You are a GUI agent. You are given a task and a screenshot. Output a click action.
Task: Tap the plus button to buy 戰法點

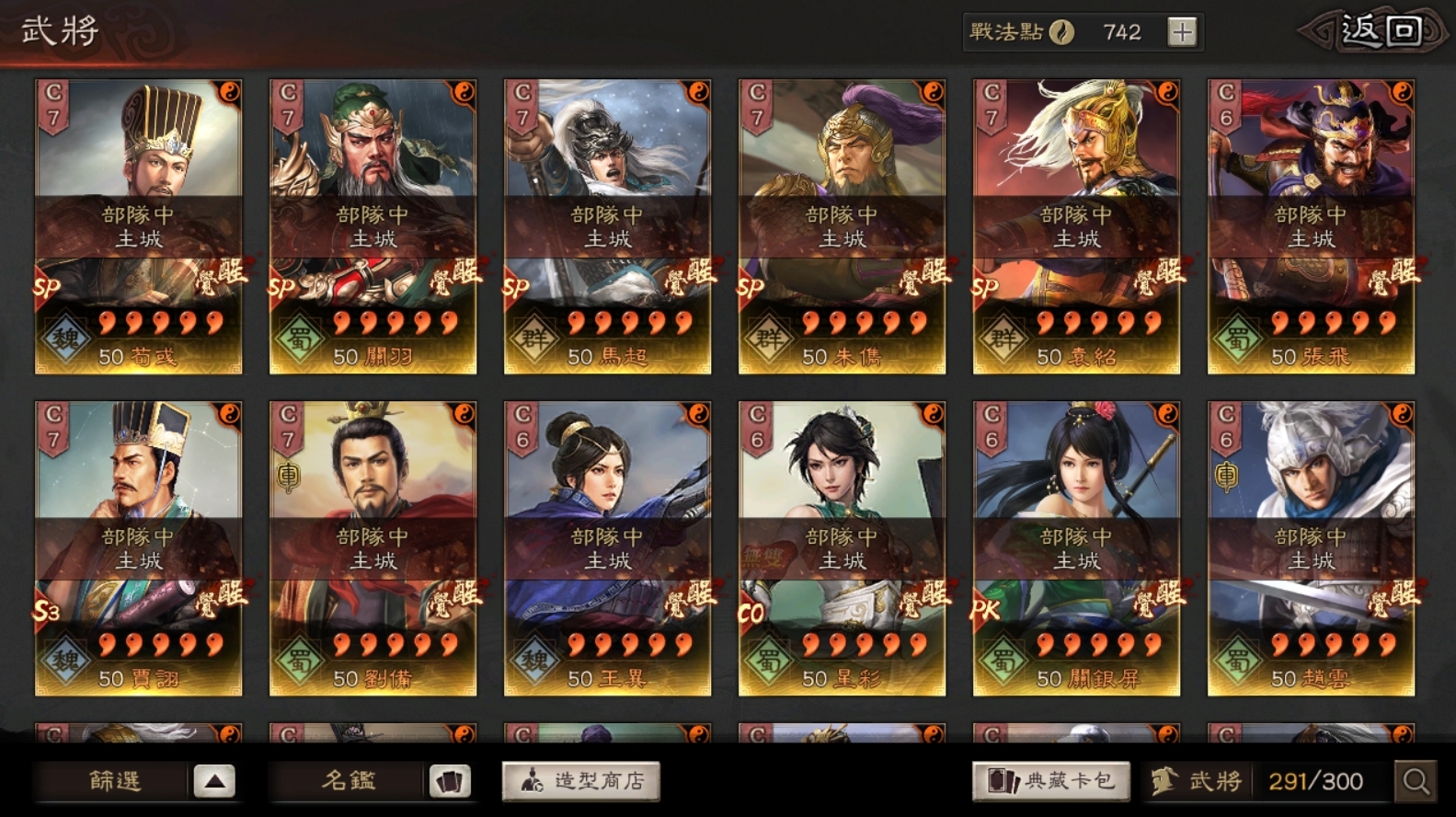[1182, 30]
